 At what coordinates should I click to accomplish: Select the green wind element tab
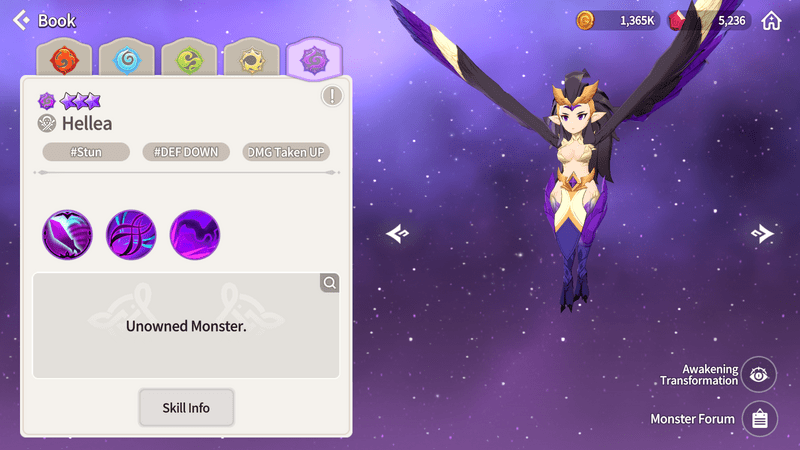[x=189, y=60]
